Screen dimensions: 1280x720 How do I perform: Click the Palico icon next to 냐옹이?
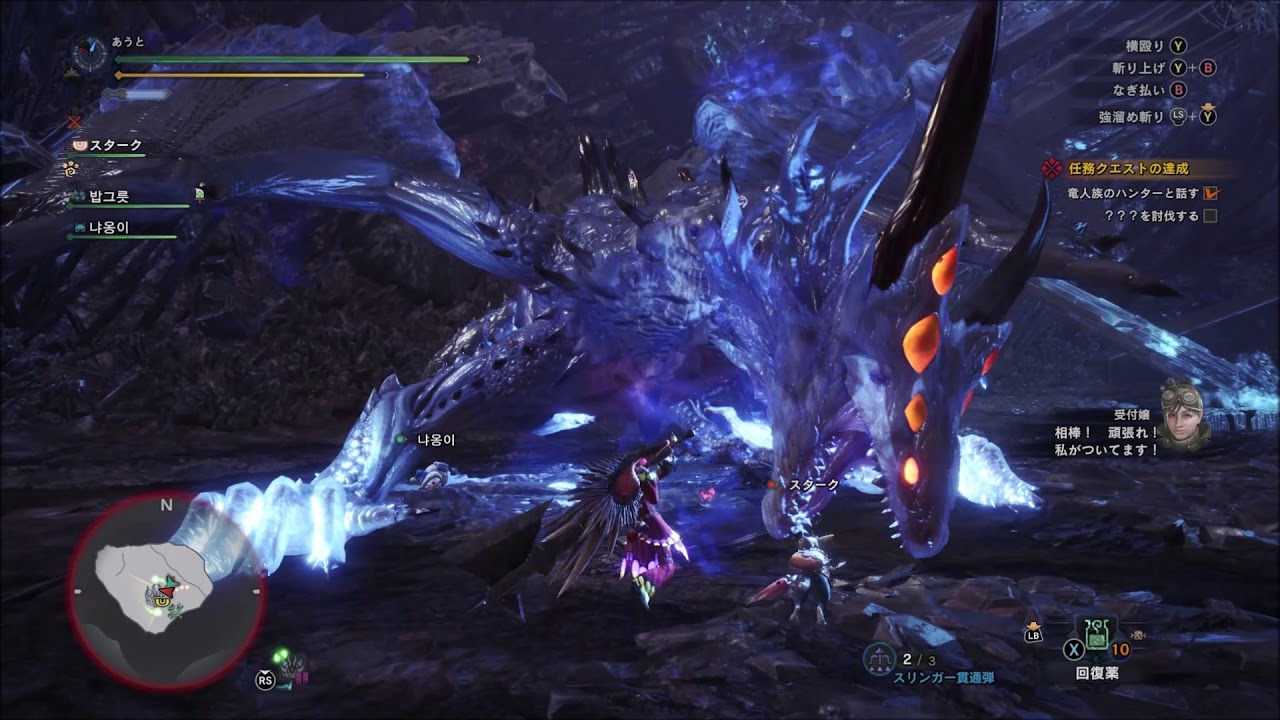[78, 229]
